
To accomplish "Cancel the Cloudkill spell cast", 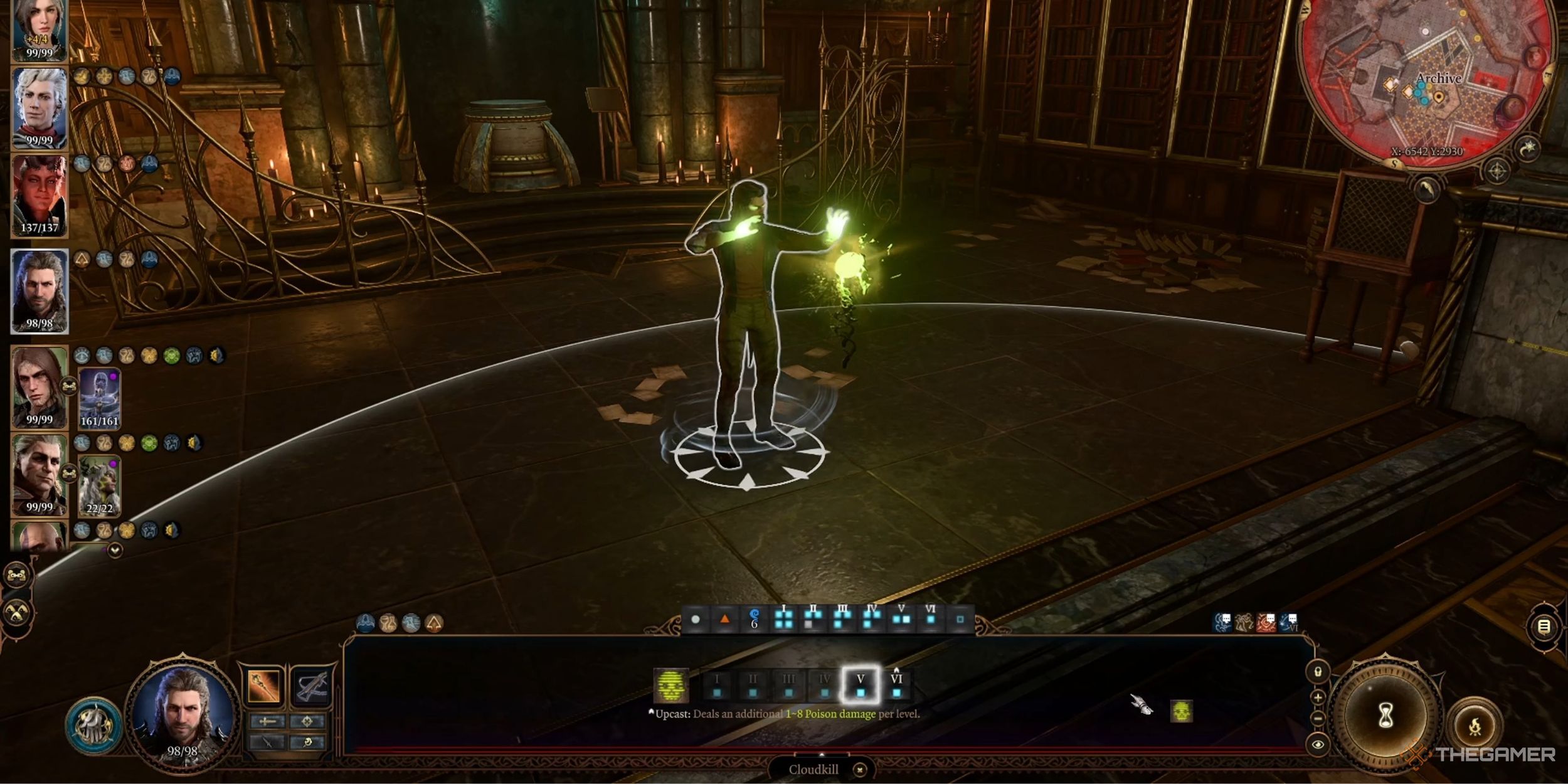I will [x=860, y=770].
